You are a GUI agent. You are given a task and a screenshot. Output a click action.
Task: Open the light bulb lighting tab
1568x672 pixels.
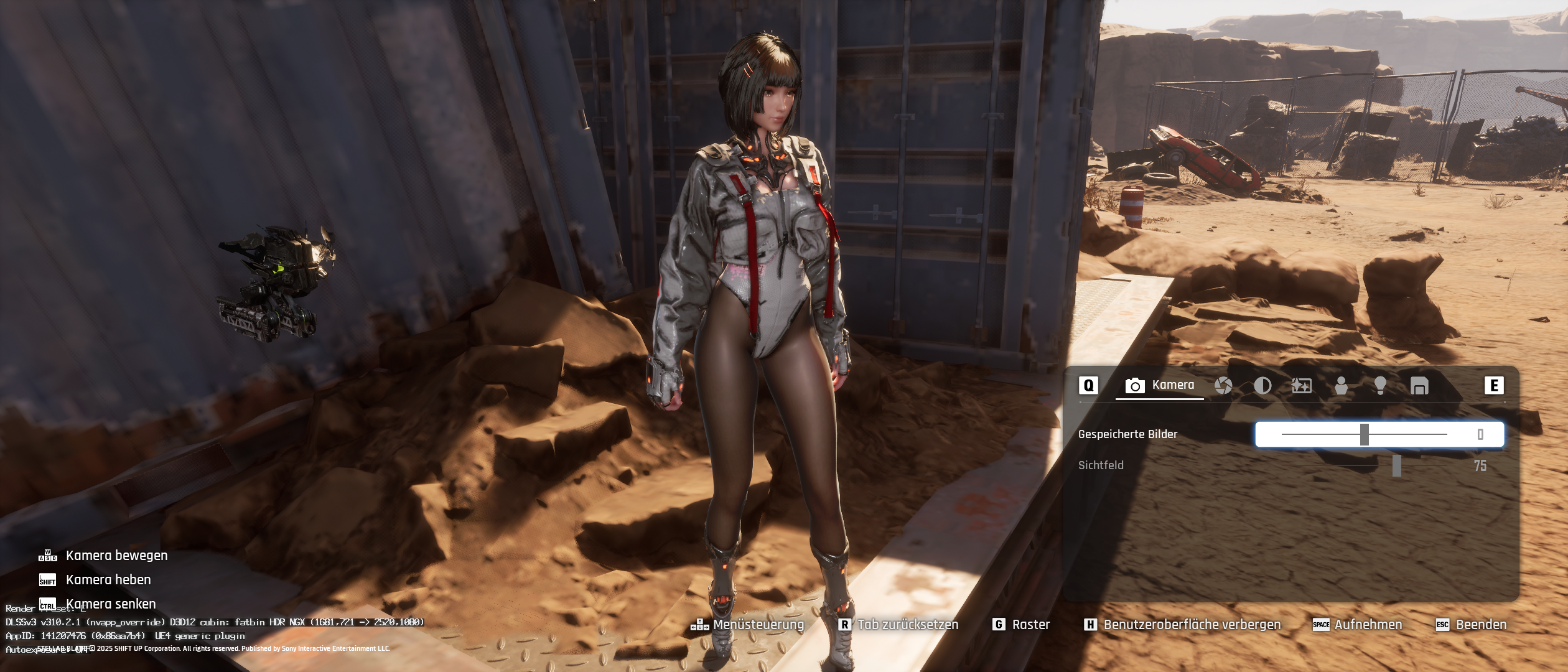click(x=1380, y=386)
